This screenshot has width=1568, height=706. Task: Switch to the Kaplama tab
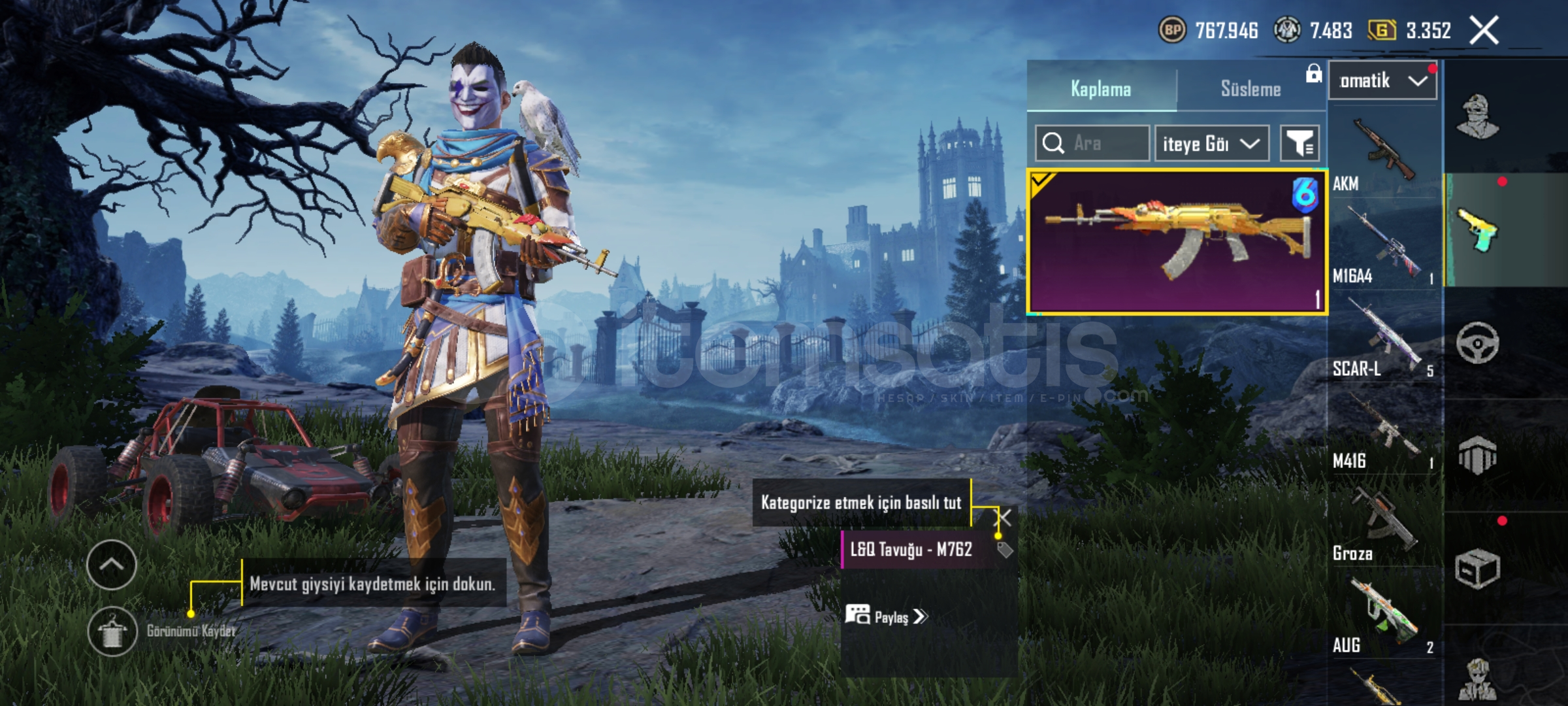(x=1101, y=89)
